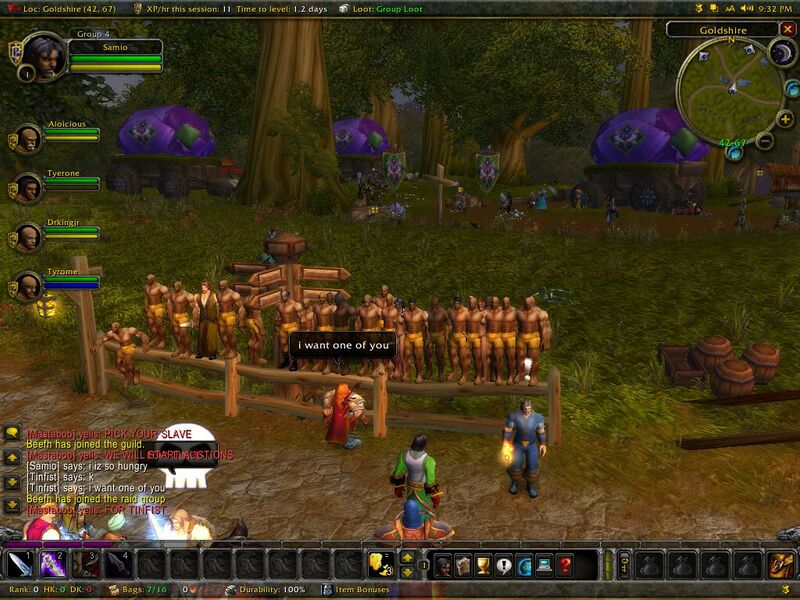Screen dimensions: 800x600
Task: Open the quest log chalice icon
Action: [483, 565]
